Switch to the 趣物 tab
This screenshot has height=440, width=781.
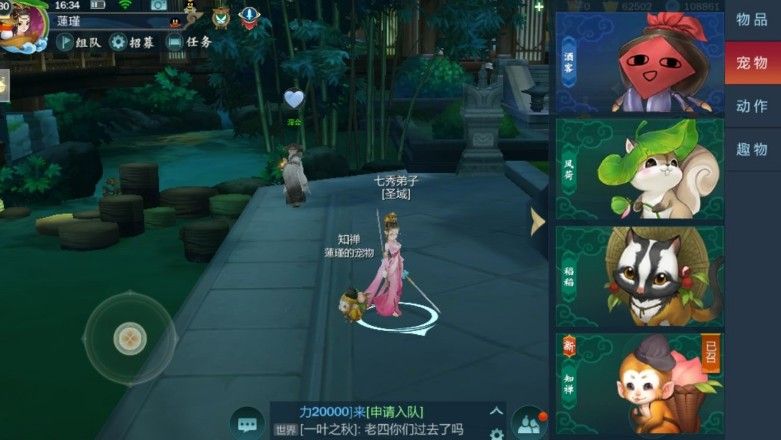click(752, 149)
